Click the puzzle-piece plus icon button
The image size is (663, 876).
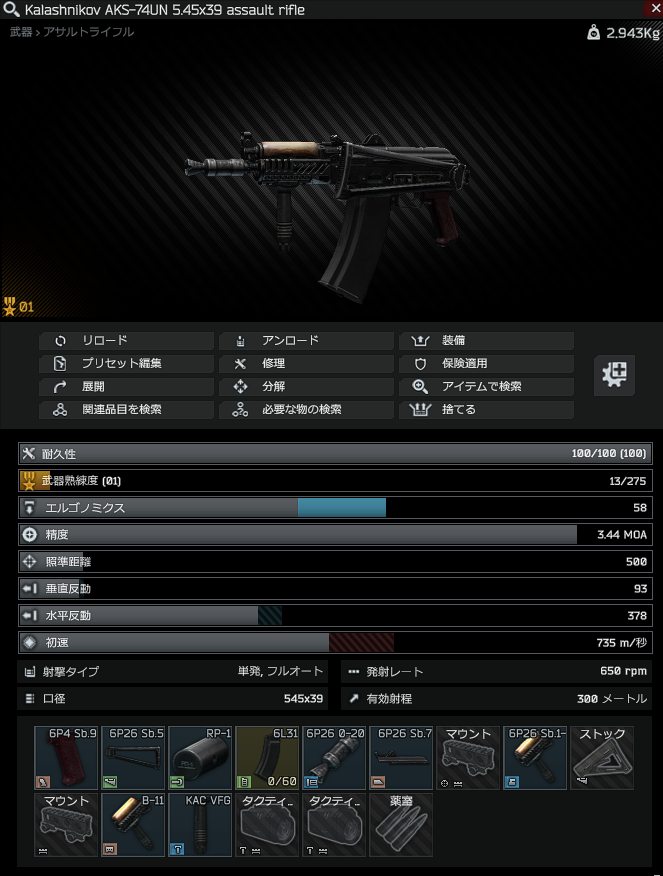click(x=614, y=375)
